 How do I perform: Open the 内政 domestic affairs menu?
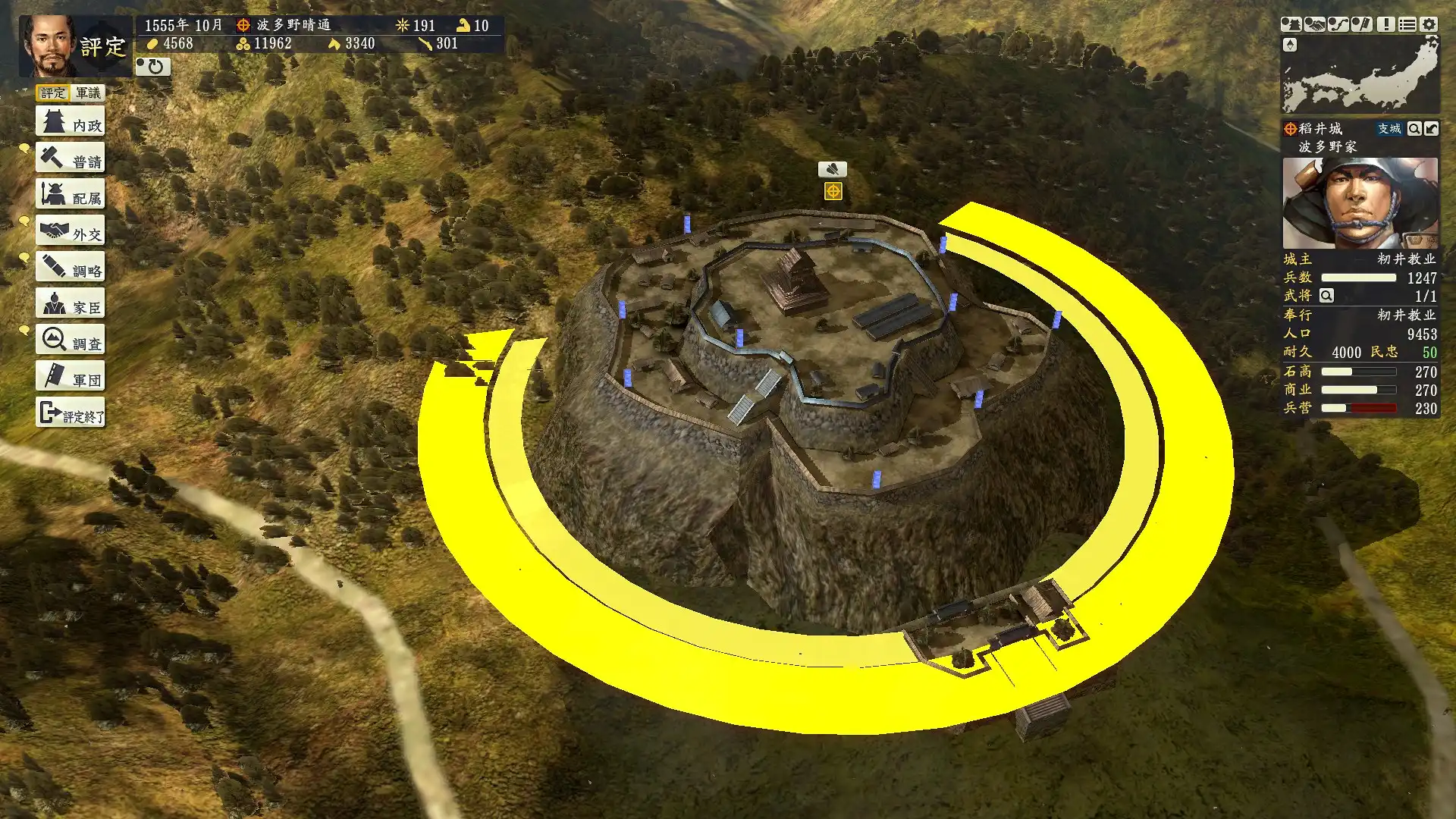pos(70,122)
